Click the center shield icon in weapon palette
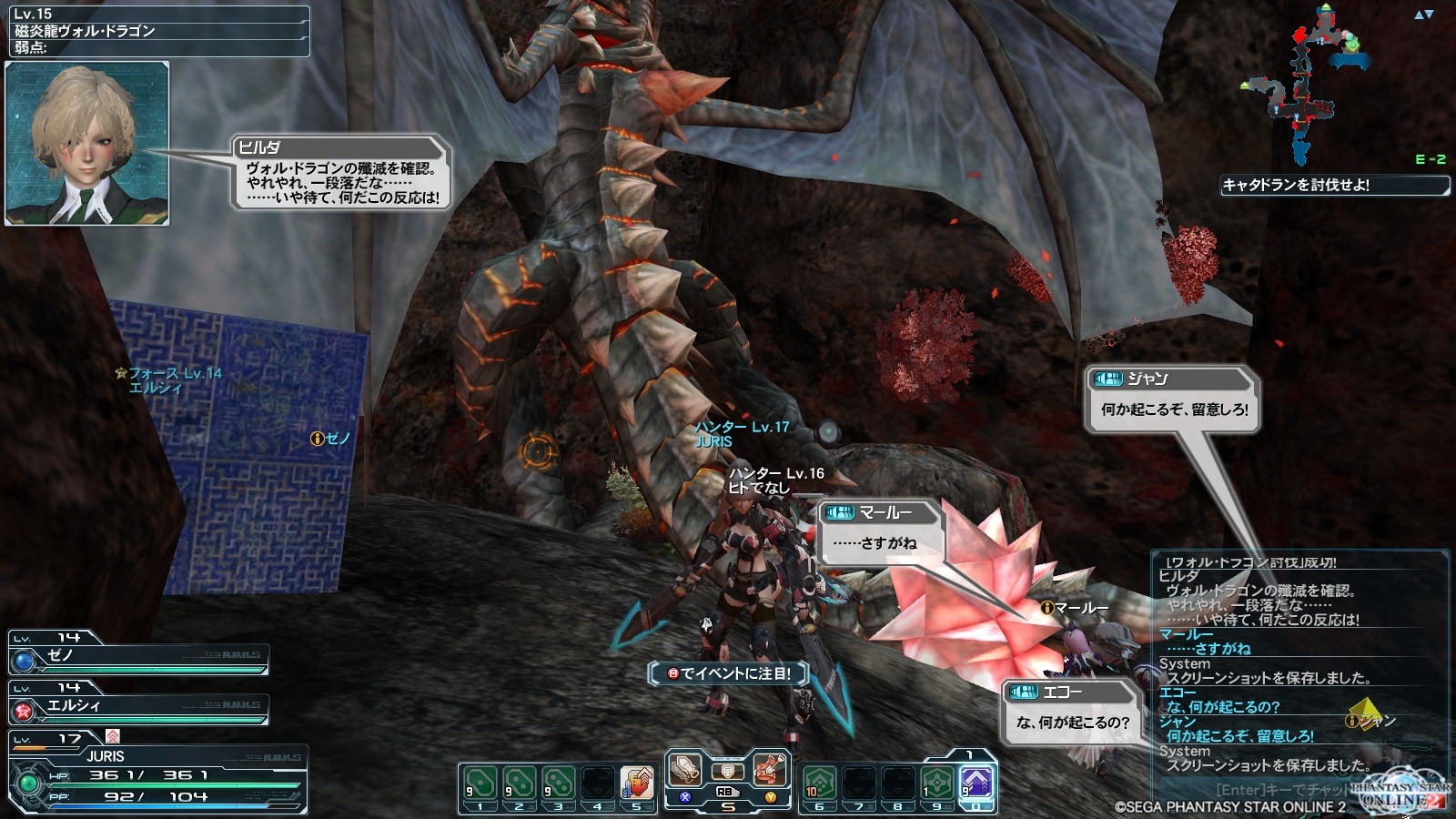The height and width of the screenshot is (819, 1456). click(x=727, y=772)
